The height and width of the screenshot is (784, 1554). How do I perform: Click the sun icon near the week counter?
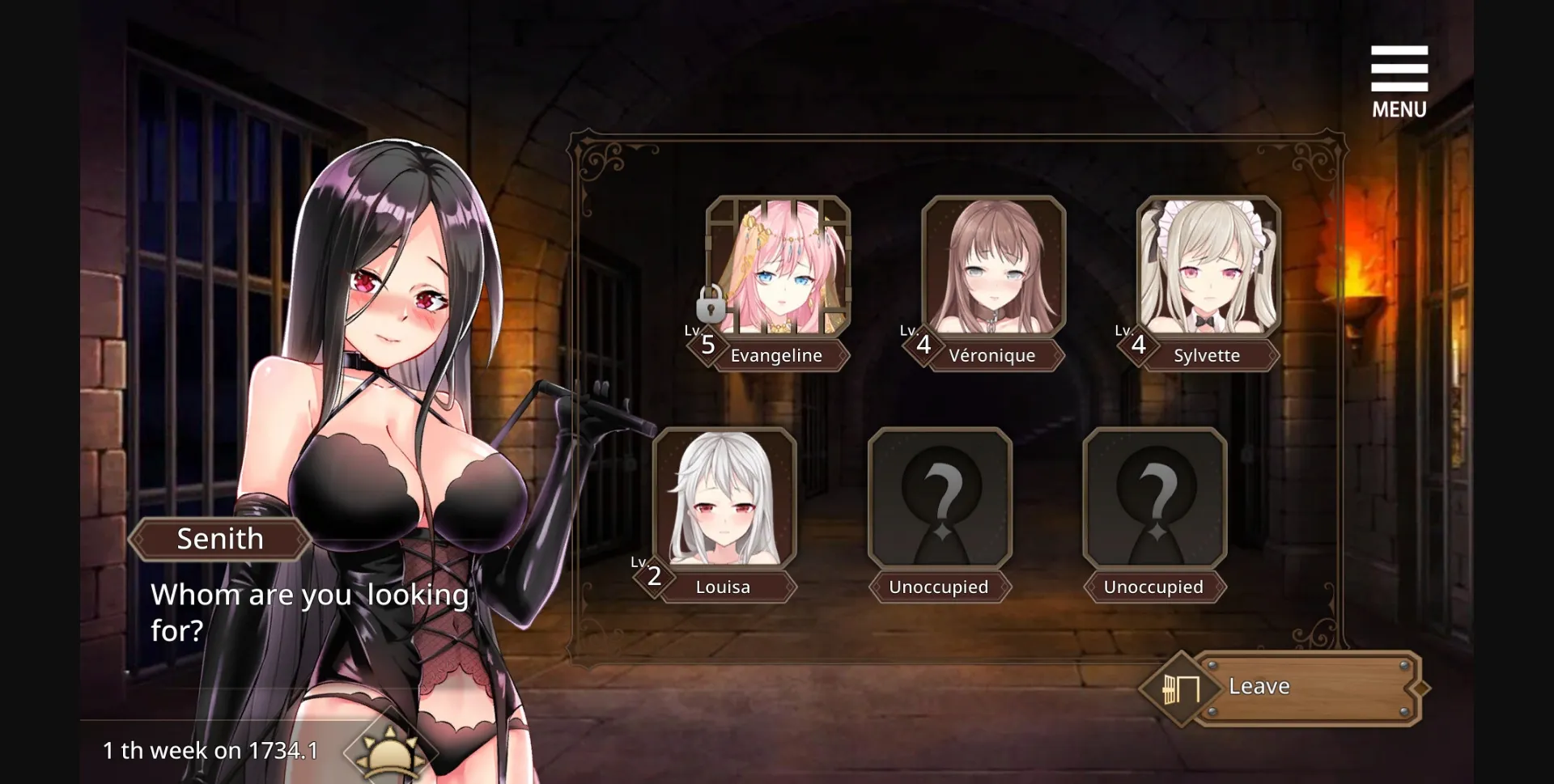click(387, 753)
